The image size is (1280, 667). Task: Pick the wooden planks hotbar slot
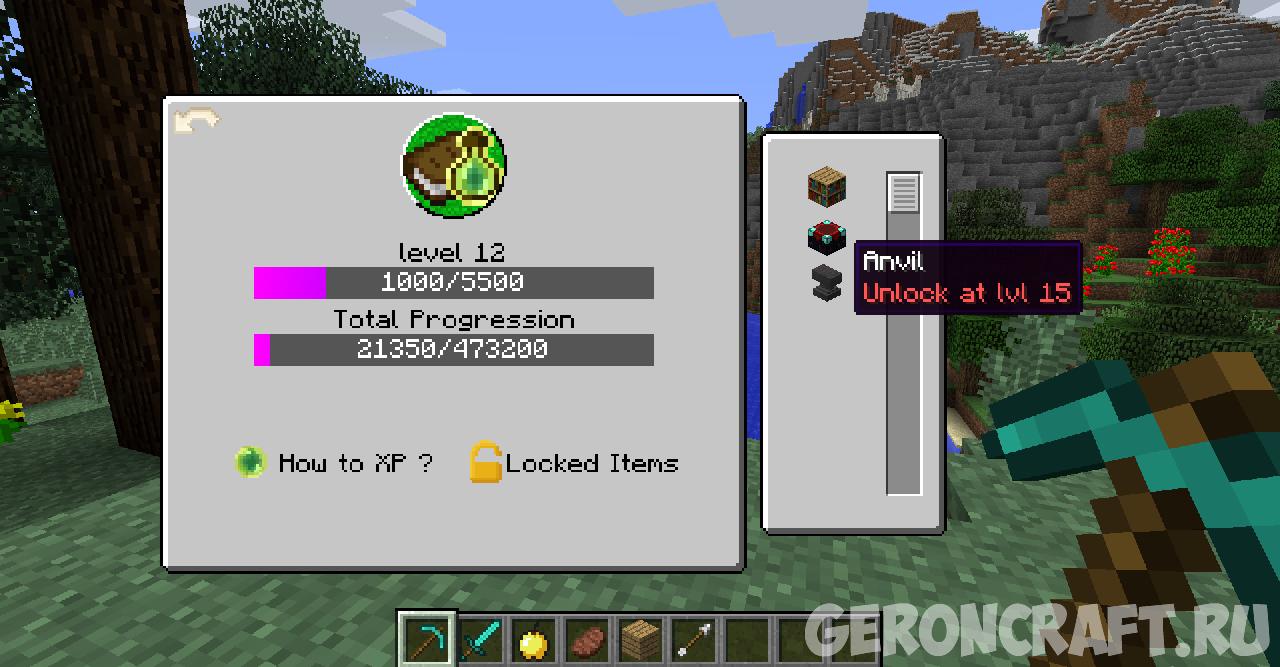pos(641,639)
